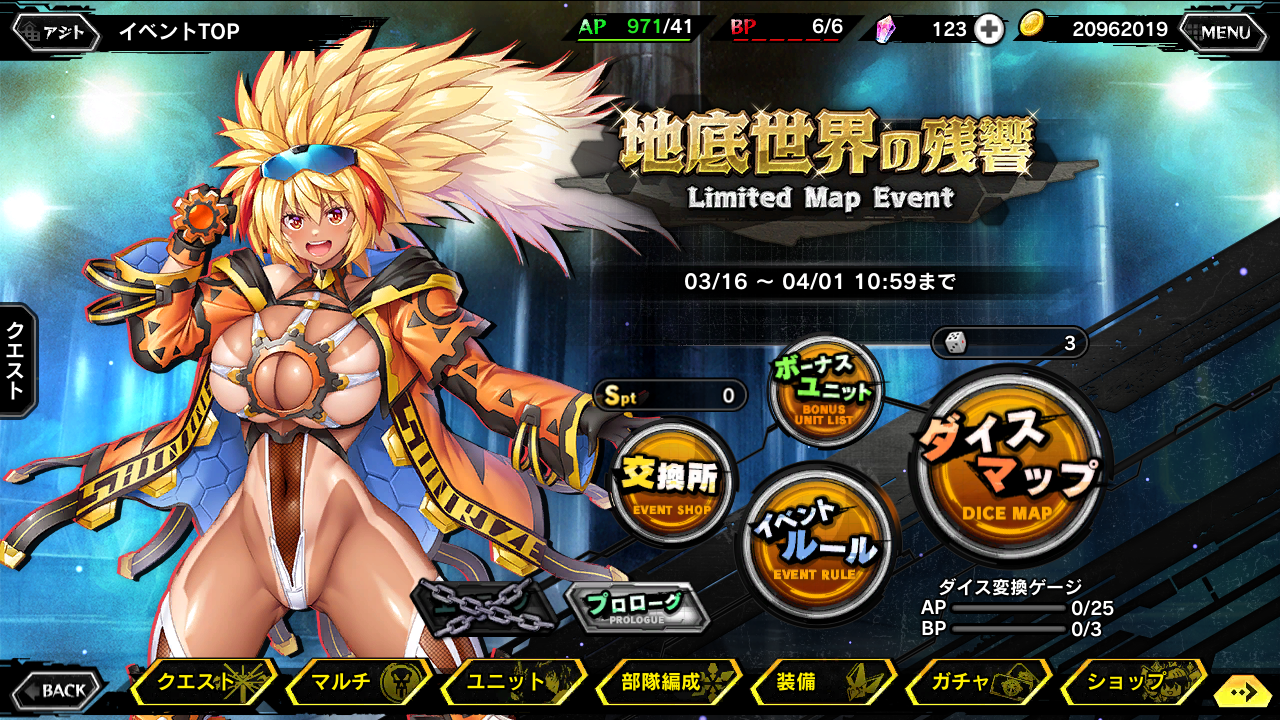Tap the purple crystal currency icon
This screenshot has width=1280, height=720.
point(886,30)
